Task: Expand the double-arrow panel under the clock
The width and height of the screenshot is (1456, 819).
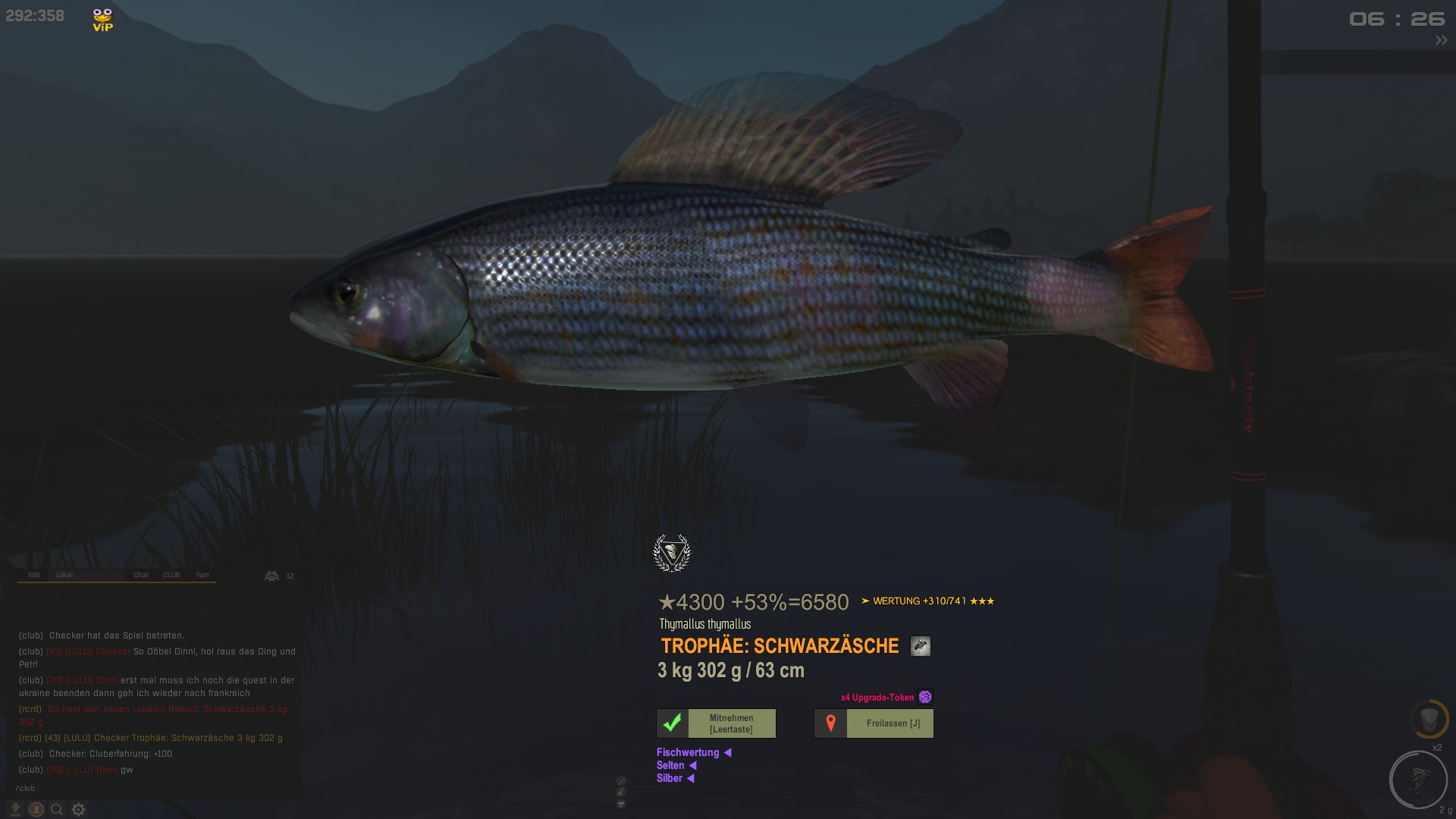Action: pyautogui.click(x=1441, y=41)
